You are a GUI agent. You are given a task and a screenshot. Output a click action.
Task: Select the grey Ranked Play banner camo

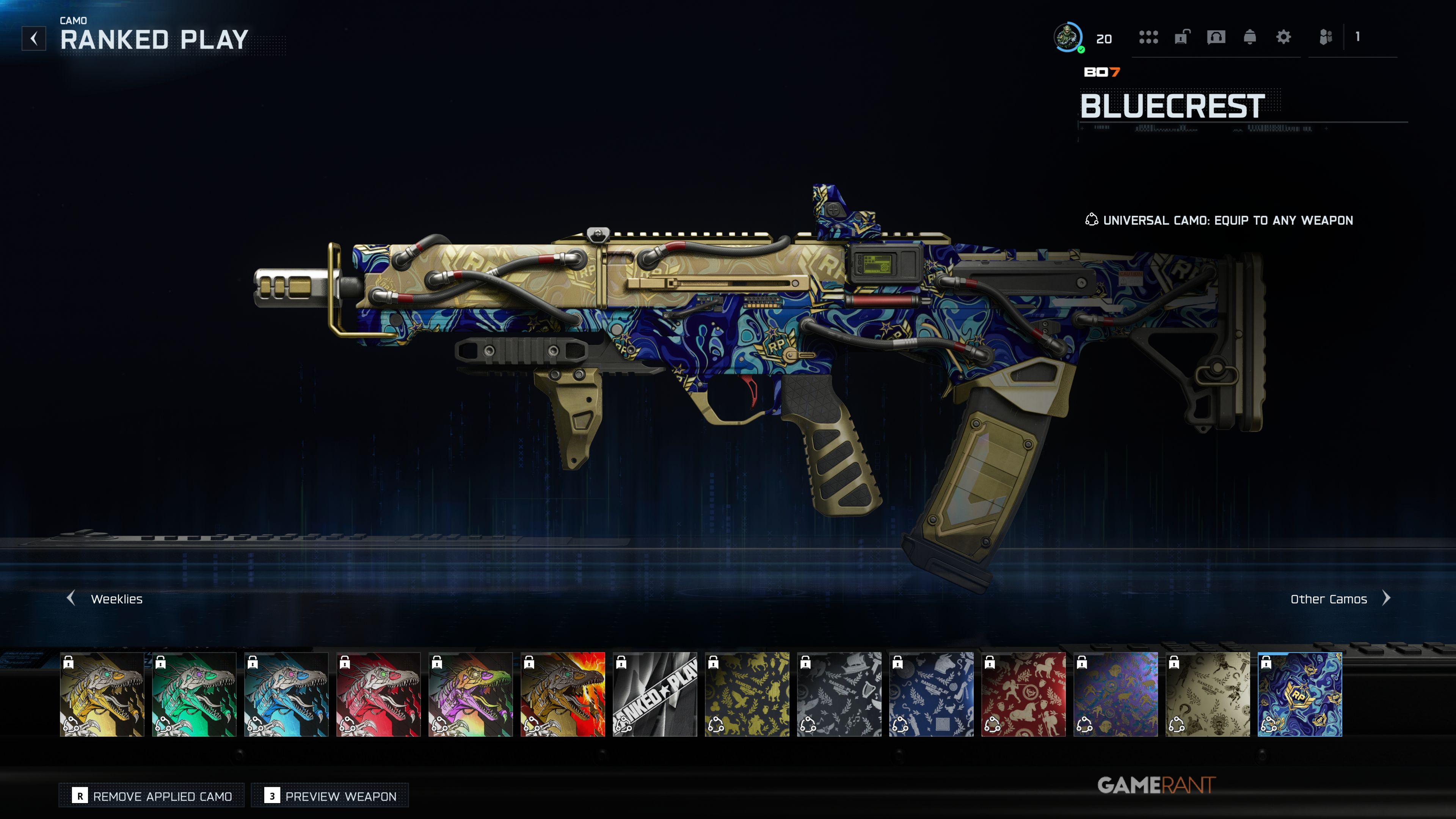tap(655, 694)
